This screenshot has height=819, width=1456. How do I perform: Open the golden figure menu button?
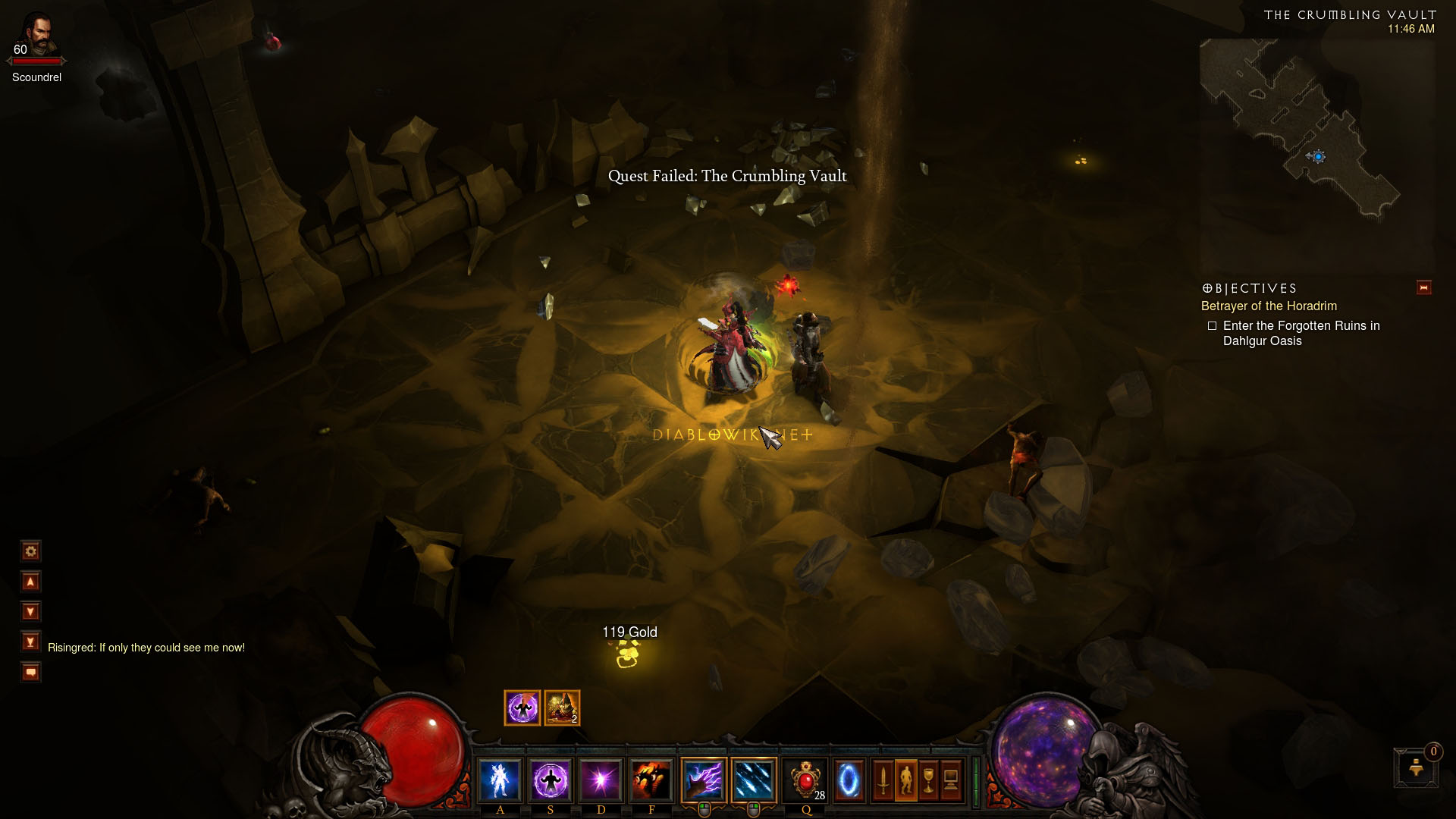tap(905, 780)
